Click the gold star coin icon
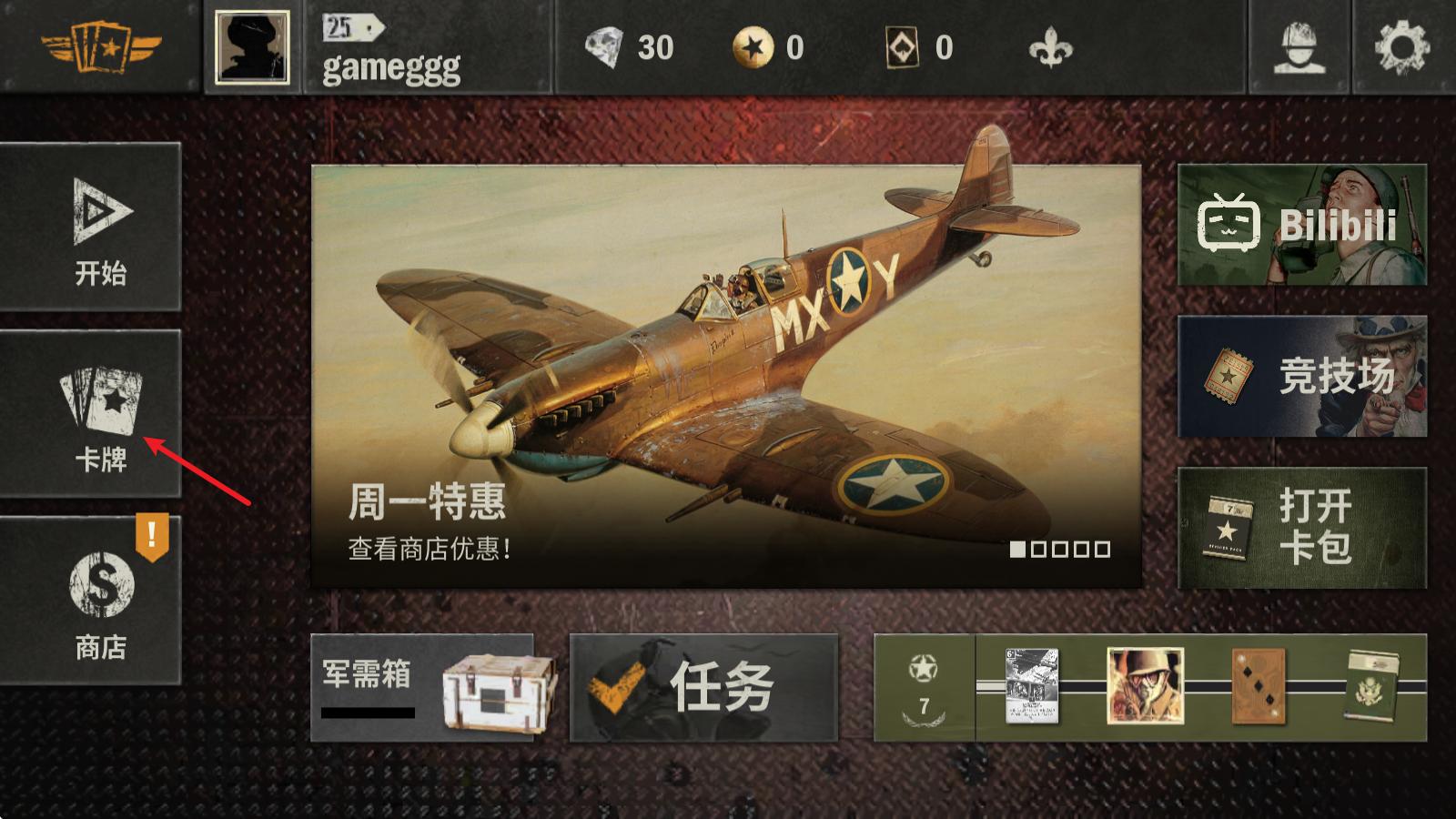 753,49
